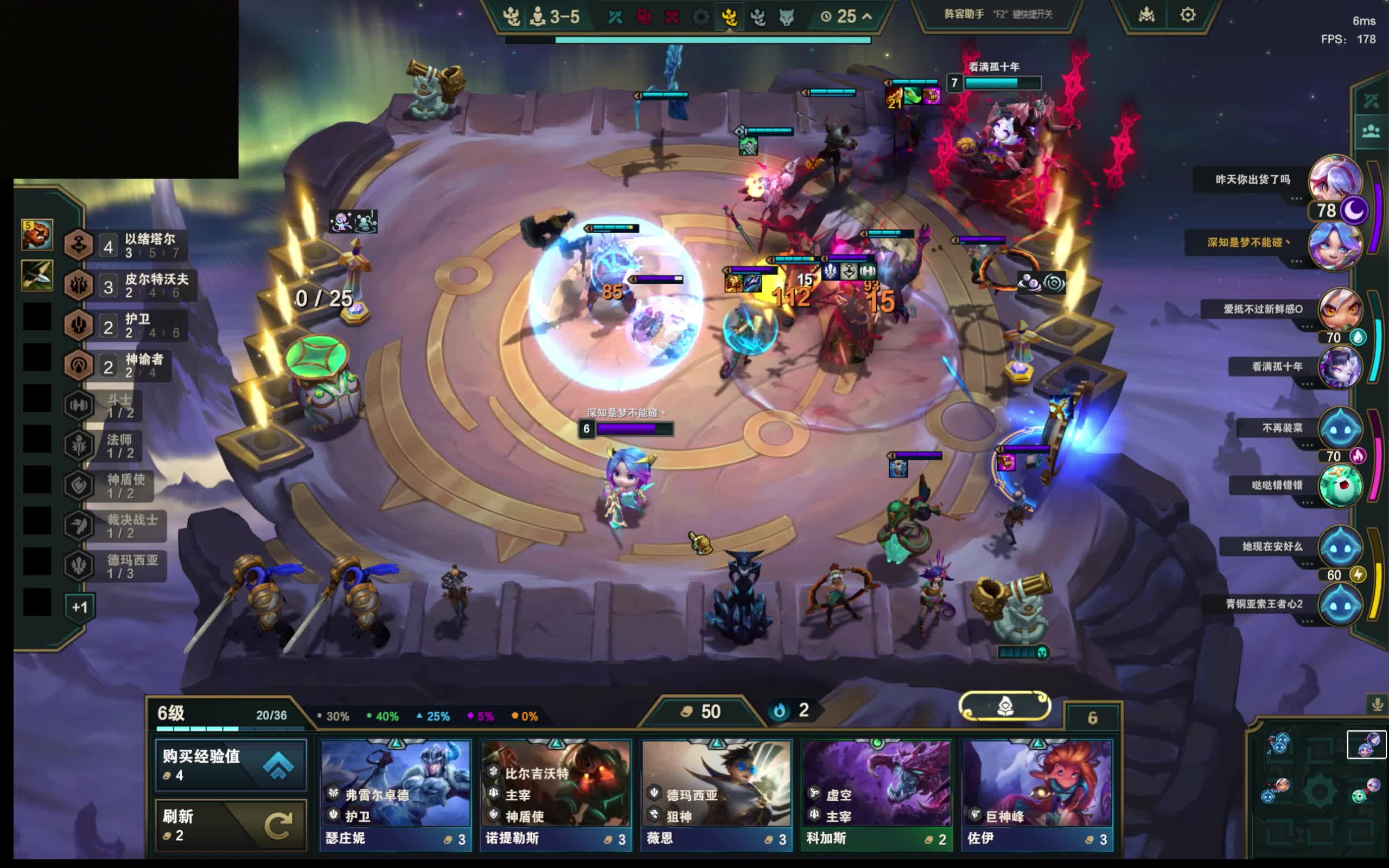Open the gear settings icon
The image size is (1389, 868).
click(1188, 15)
